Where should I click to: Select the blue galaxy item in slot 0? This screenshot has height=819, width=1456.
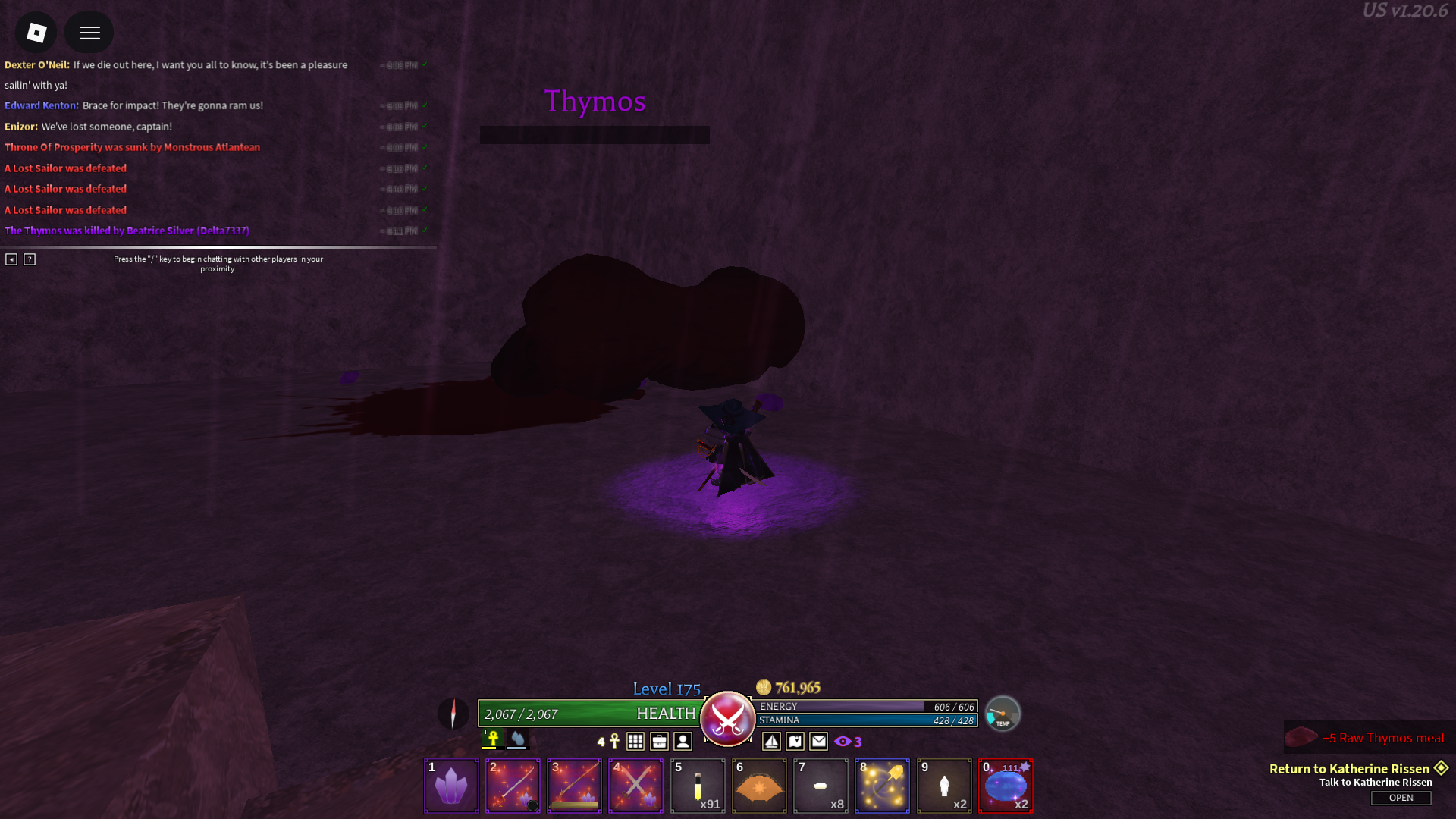point(1006,786)
